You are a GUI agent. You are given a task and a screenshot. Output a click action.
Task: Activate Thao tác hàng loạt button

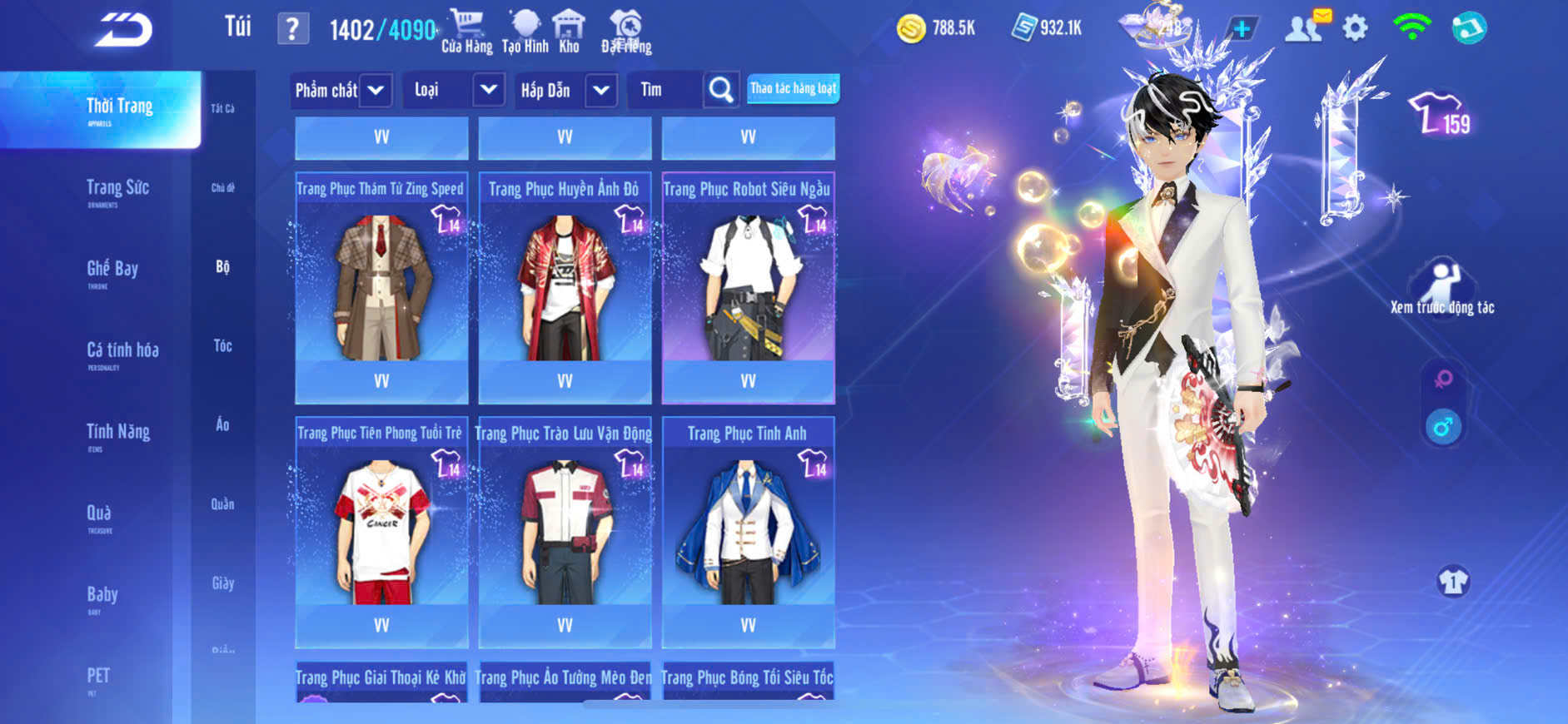tap(793, 89)
